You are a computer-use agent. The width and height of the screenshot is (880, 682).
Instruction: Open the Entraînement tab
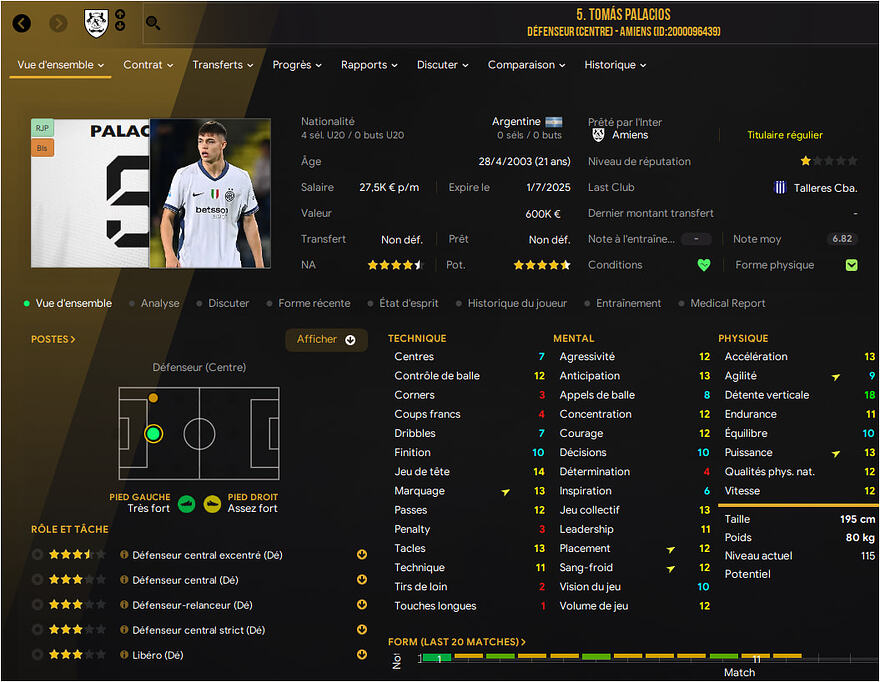point(628,303)
